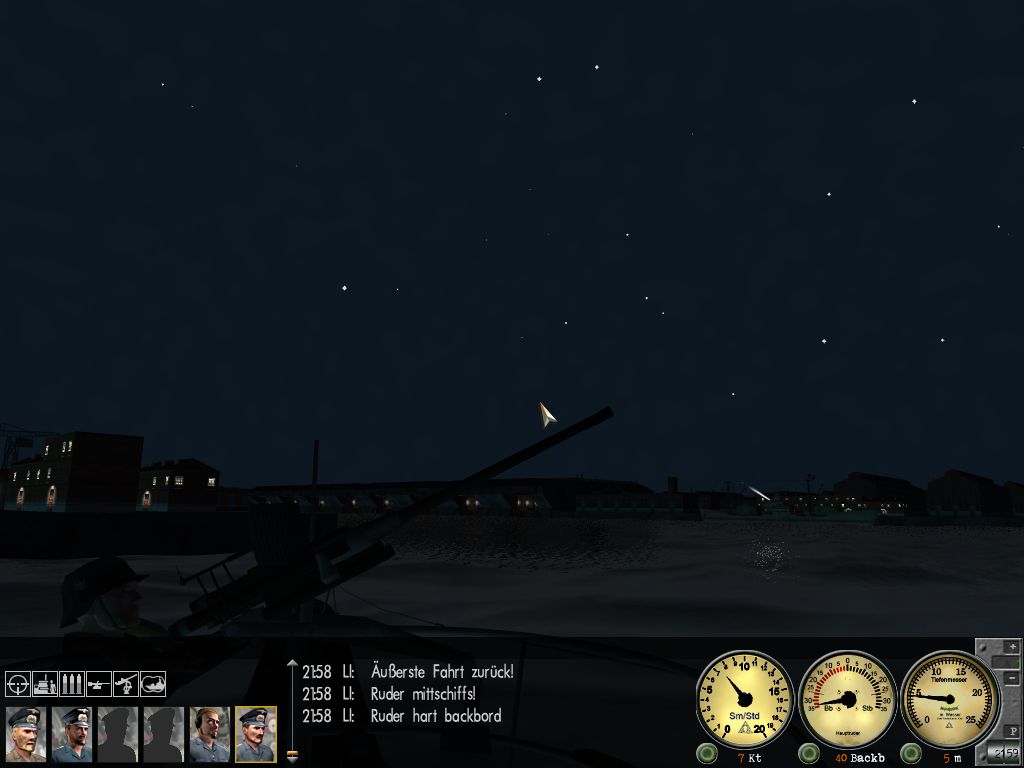Toggle the green button under the speed dial
Screen dimensions: 1024x768
(707, 753)
